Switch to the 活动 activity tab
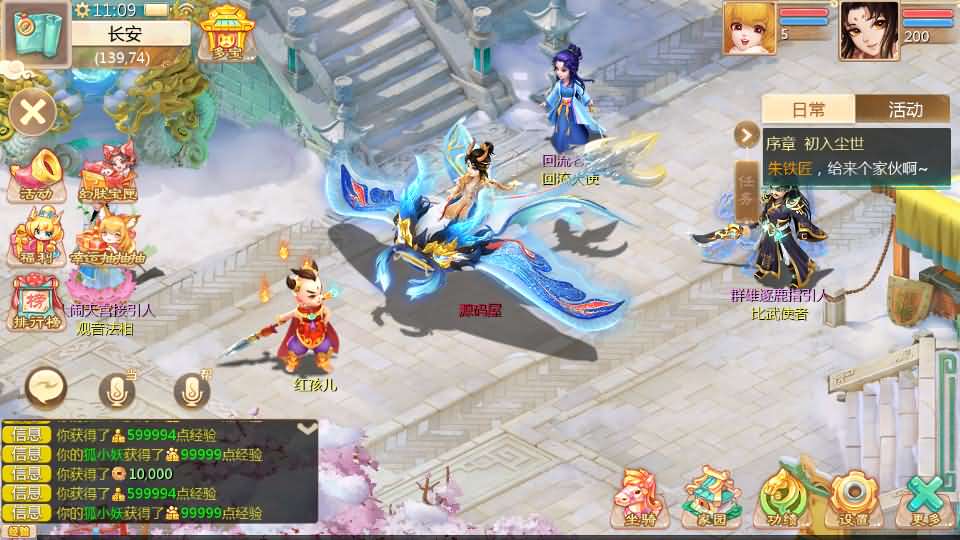Image resolution: width=960 pixels, height=540 pixels. (905, 109)
